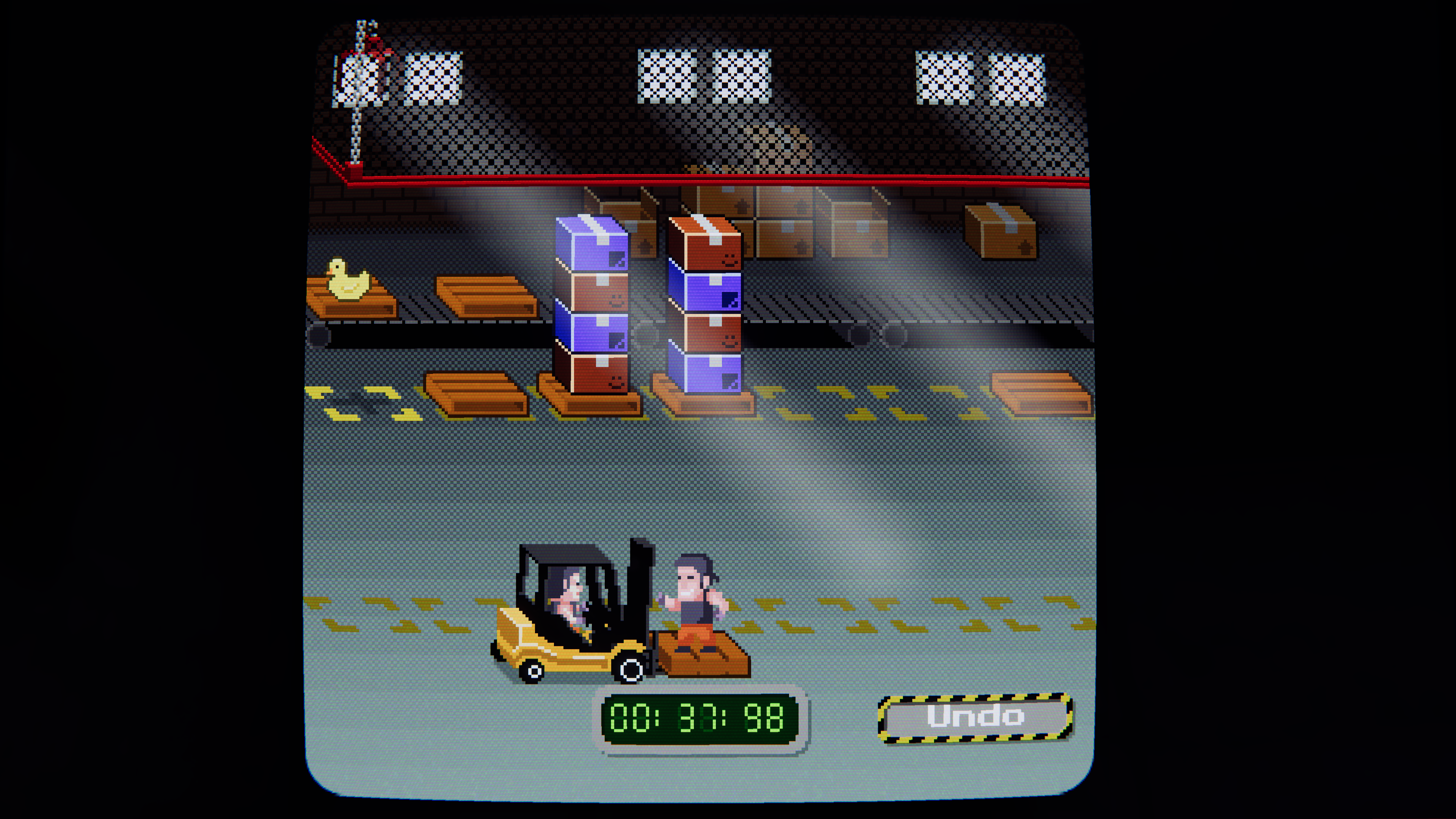This screenshot has width=1456, height=819.
Task: Click the Undo button
Action: [x=975, y=717]
